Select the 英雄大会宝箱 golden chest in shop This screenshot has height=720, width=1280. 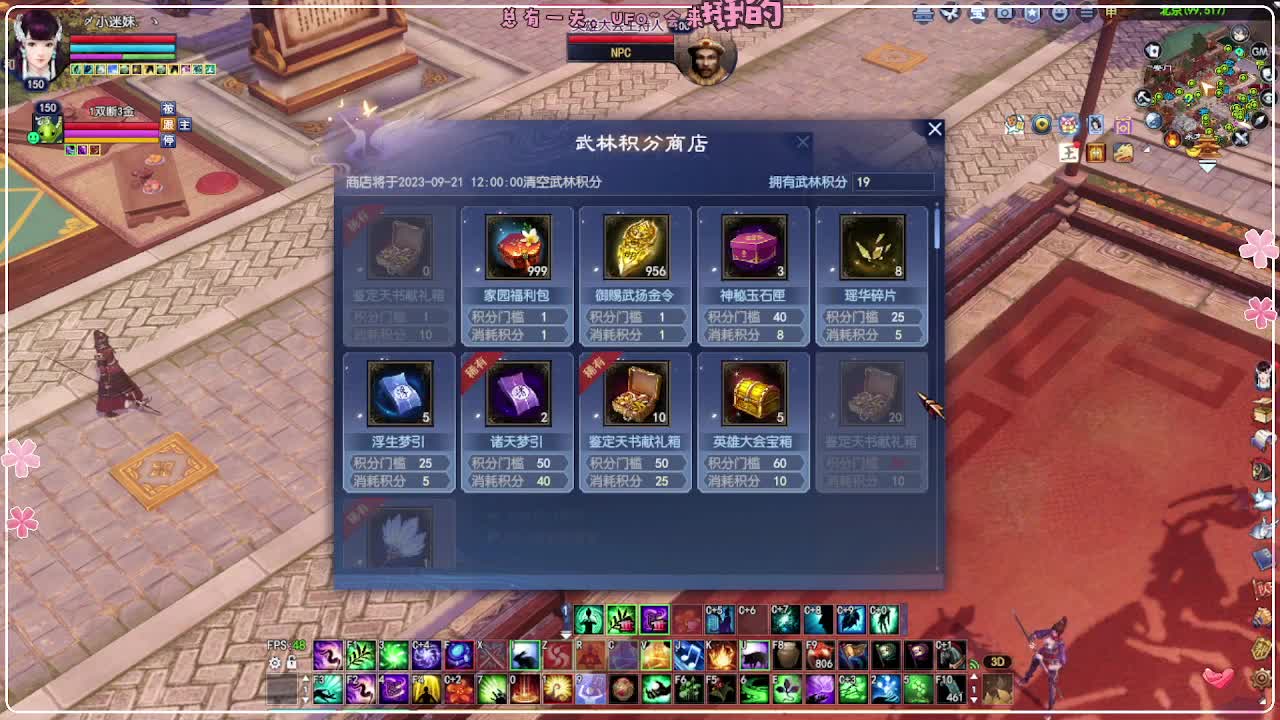(x=753, y=393)
